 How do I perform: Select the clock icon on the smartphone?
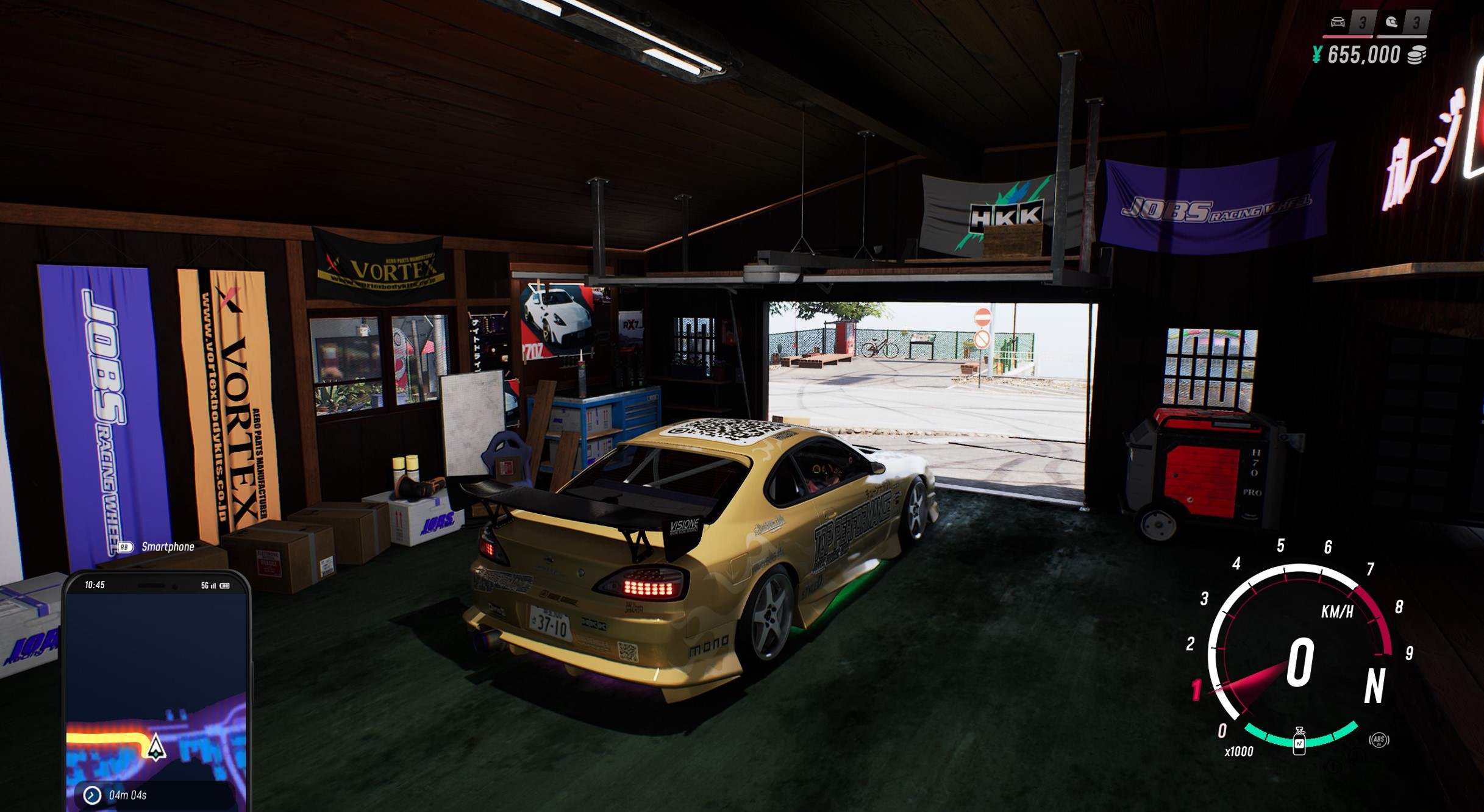(x=92, y=795)
